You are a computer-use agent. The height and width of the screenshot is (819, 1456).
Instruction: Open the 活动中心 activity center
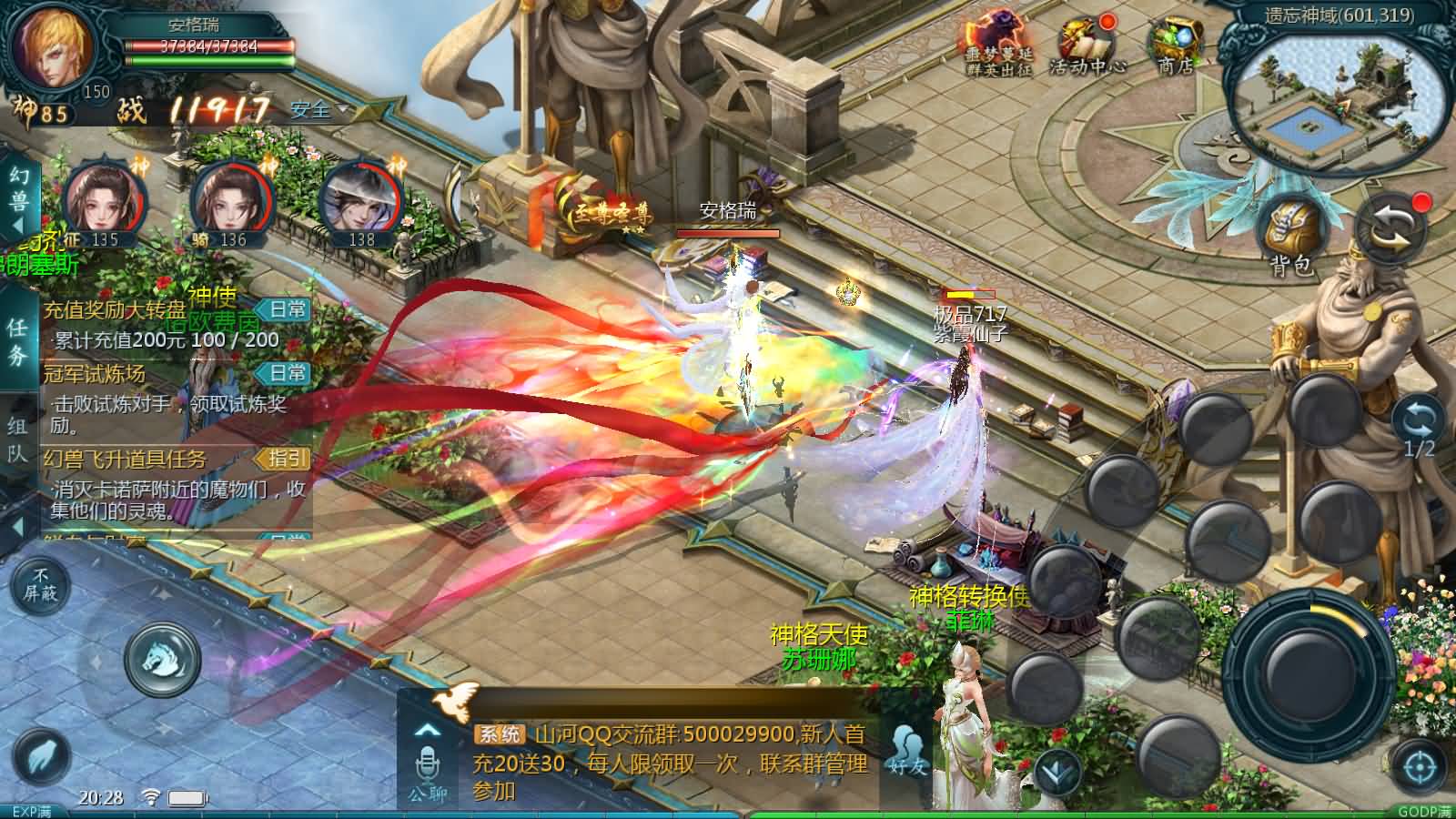click(x=1087, y=45)
